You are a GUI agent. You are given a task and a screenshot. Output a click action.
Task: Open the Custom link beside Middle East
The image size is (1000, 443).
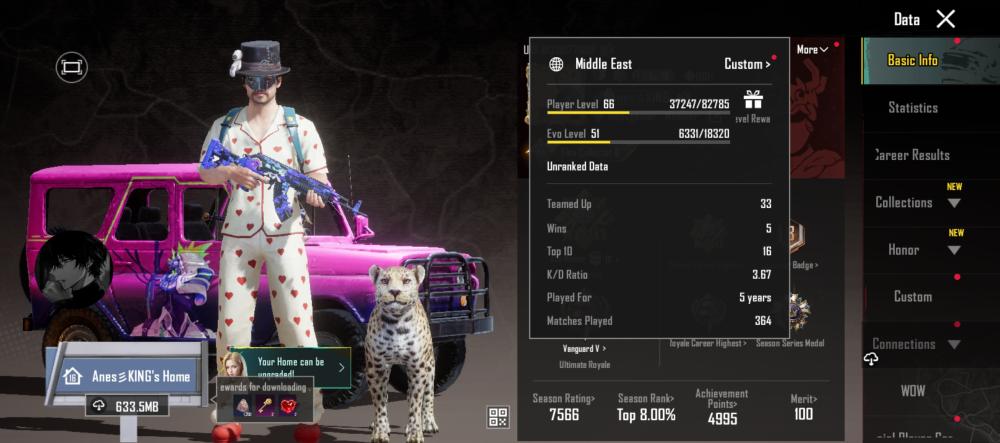pyautogui.click(x=747, y=64)
